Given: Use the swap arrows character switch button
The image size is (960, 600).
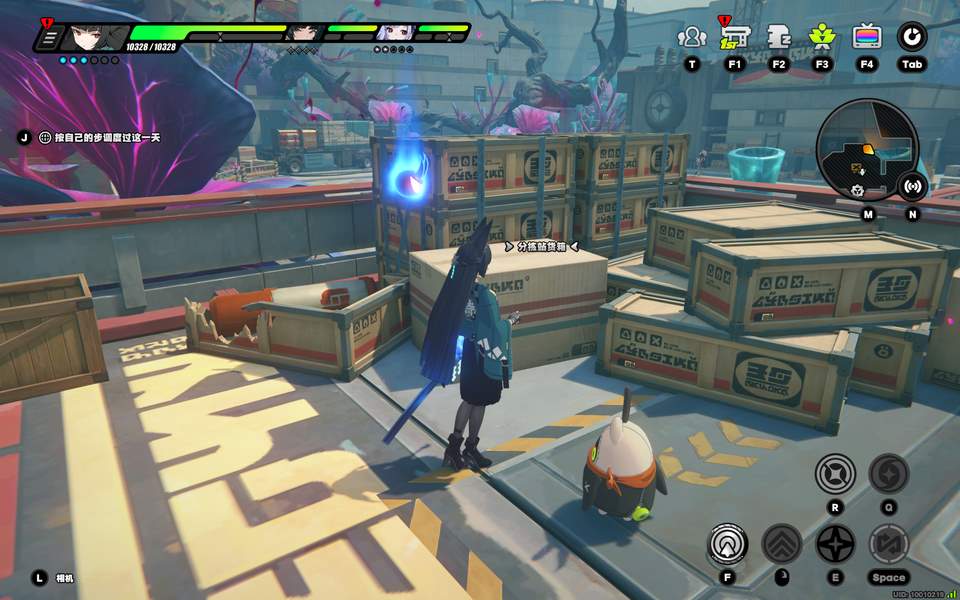Looking at the screenshot, I should click(x=888, y=544).
